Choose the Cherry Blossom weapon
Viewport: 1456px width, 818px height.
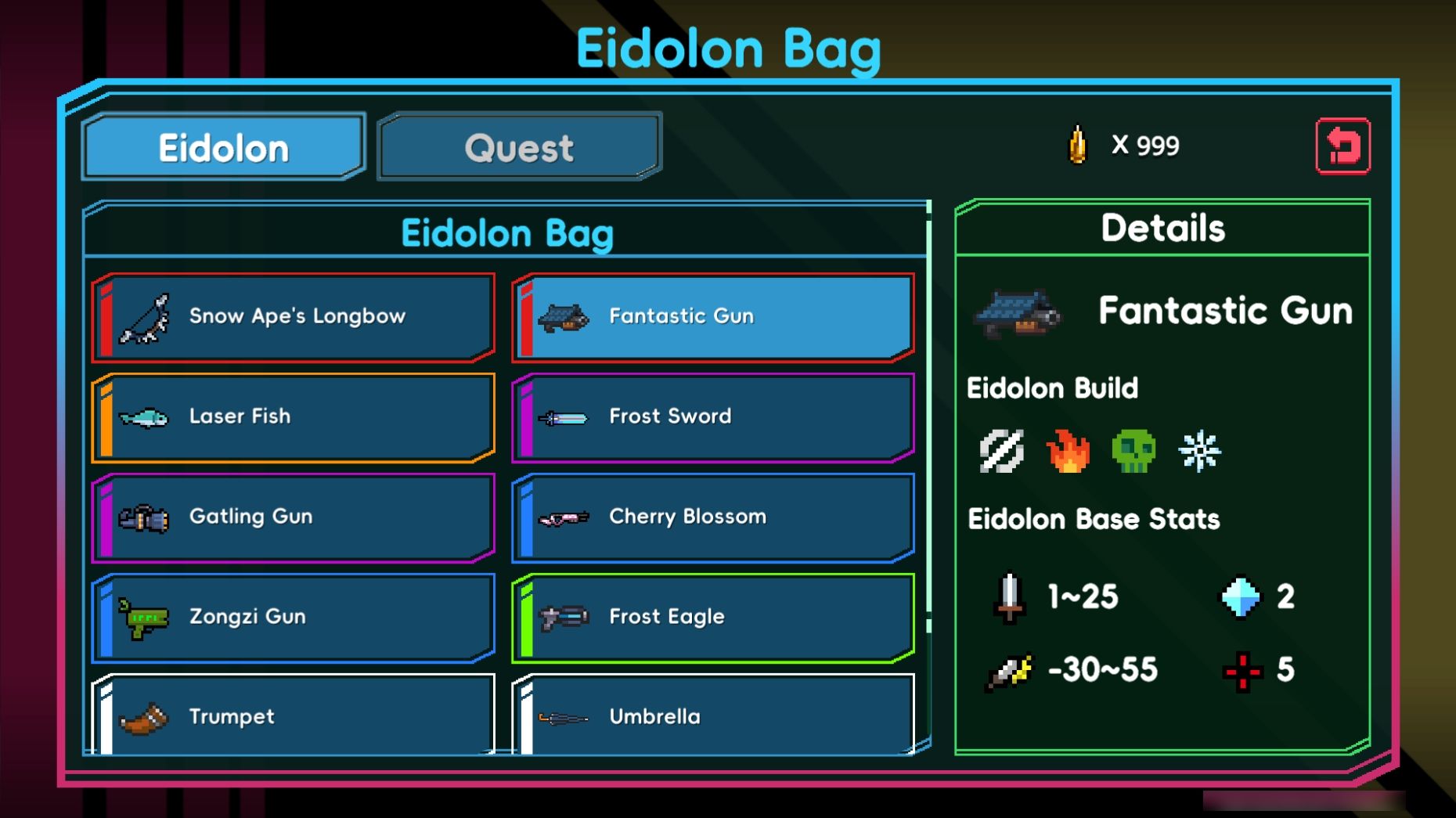[x=713, y=517]
